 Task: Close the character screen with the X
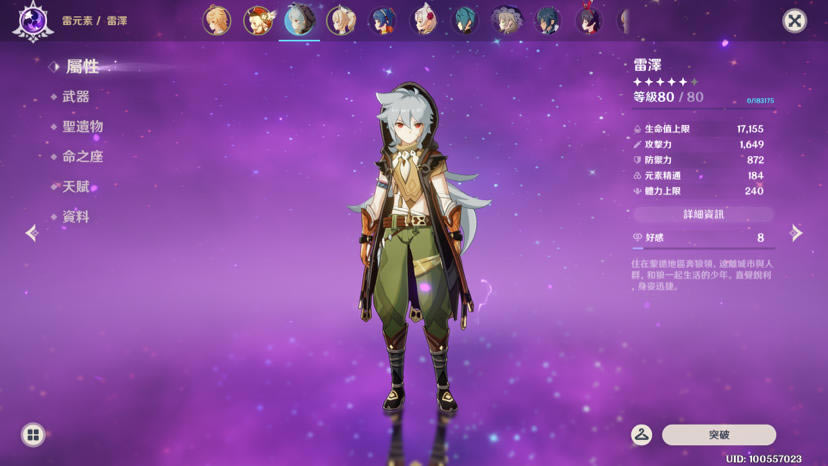(794, 21)
